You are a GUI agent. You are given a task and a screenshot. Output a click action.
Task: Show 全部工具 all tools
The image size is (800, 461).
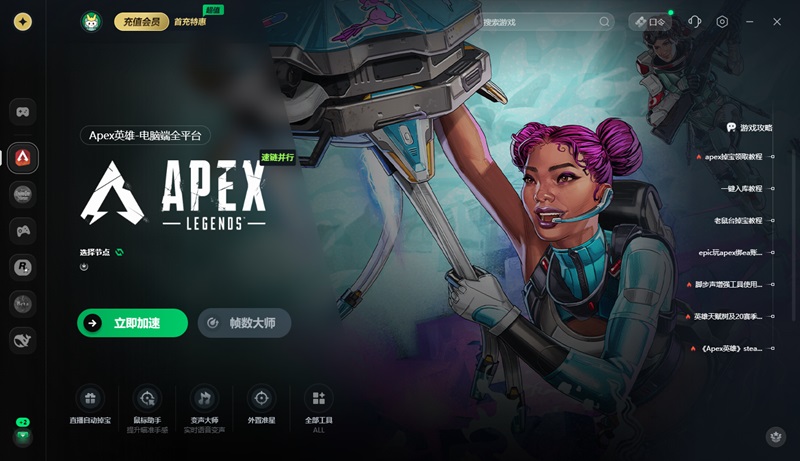coord(318,405)
